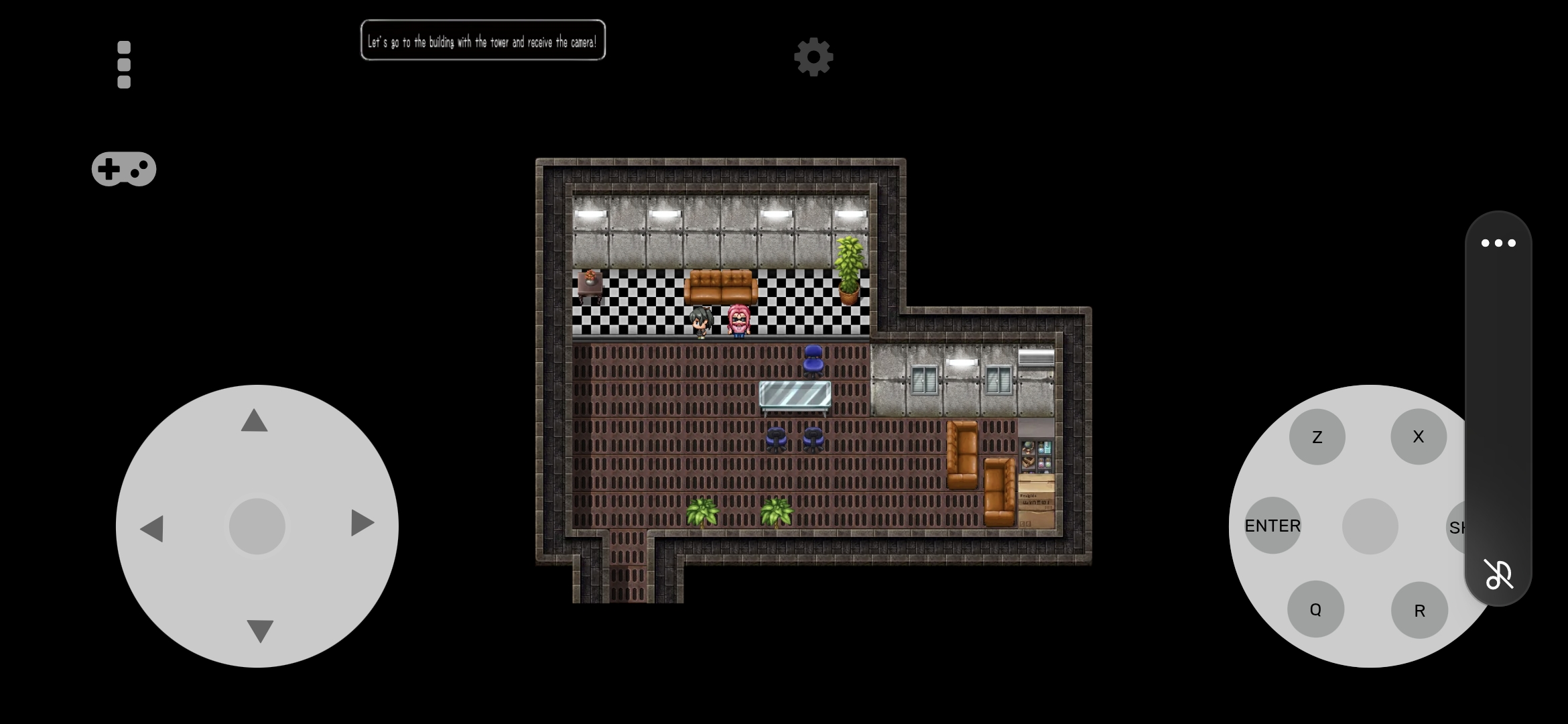This screenshot has height=724, width=1568.
Task: Expand the side panel's three-dot options
Action: (x=1498, y=243)
